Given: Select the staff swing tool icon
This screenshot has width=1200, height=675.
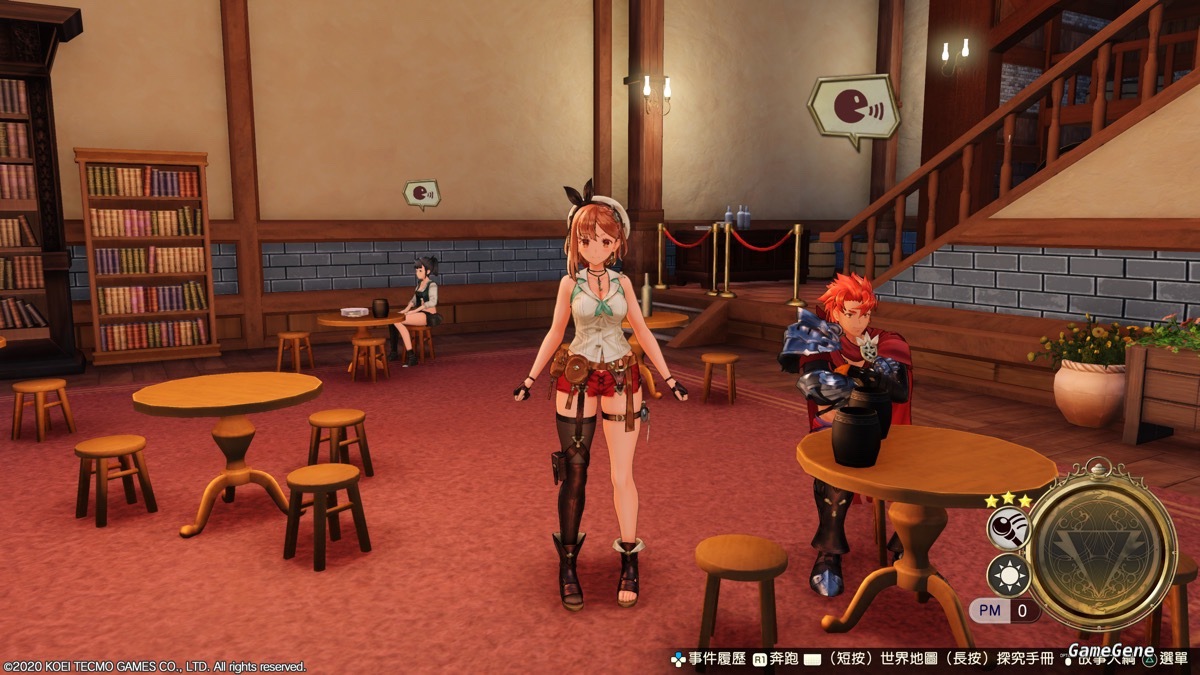Looking at the screenshot, I should tap(1007, 528).
